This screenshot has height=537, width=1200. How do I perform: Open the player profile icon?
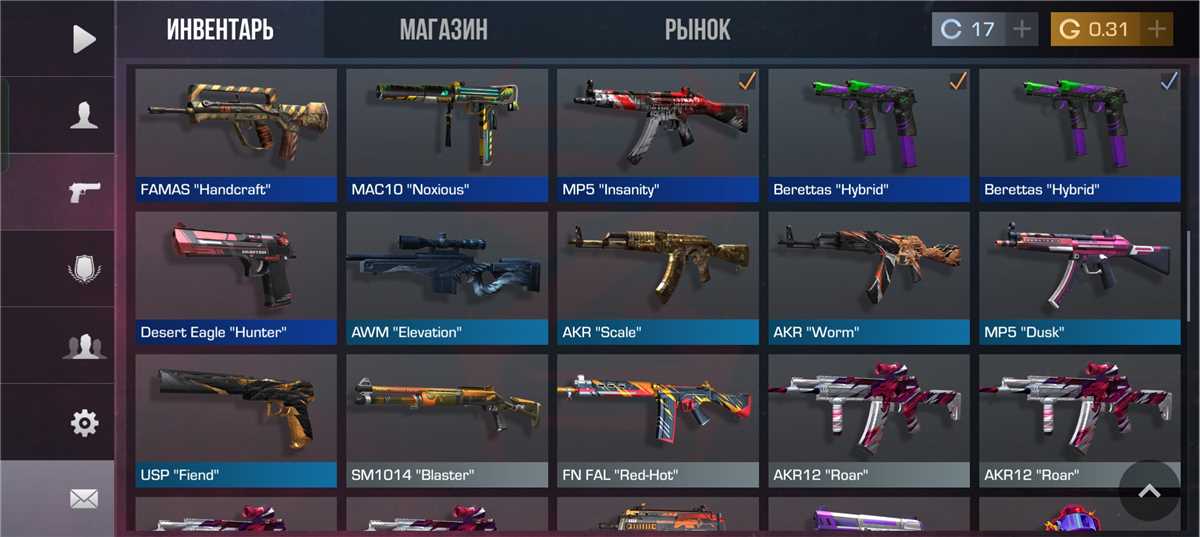[84, 116]
